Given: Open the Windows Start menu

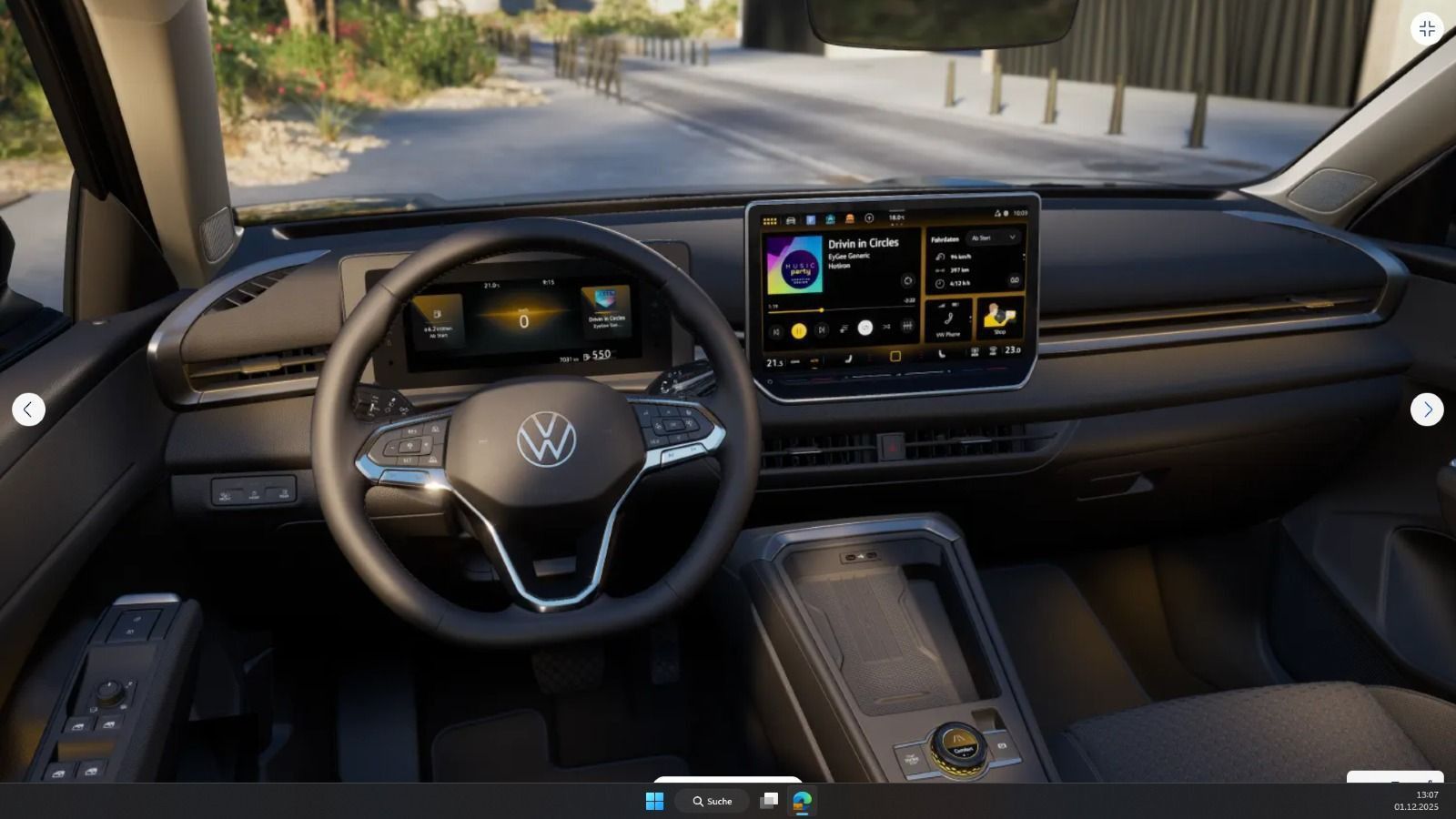Looking at the screenshot, I should coord(654,802).
